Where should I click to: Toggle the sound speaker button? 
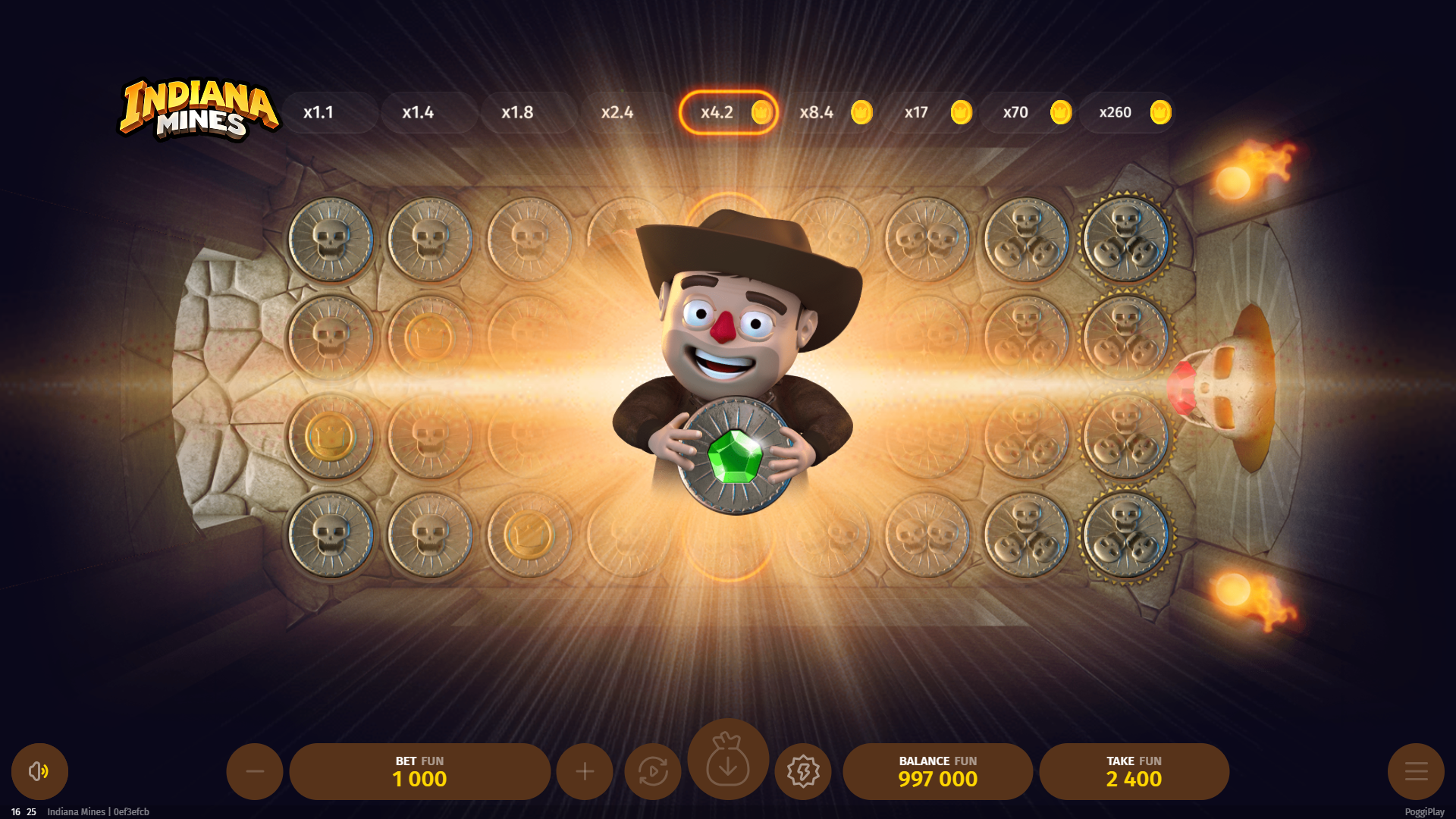coord(39,771)
